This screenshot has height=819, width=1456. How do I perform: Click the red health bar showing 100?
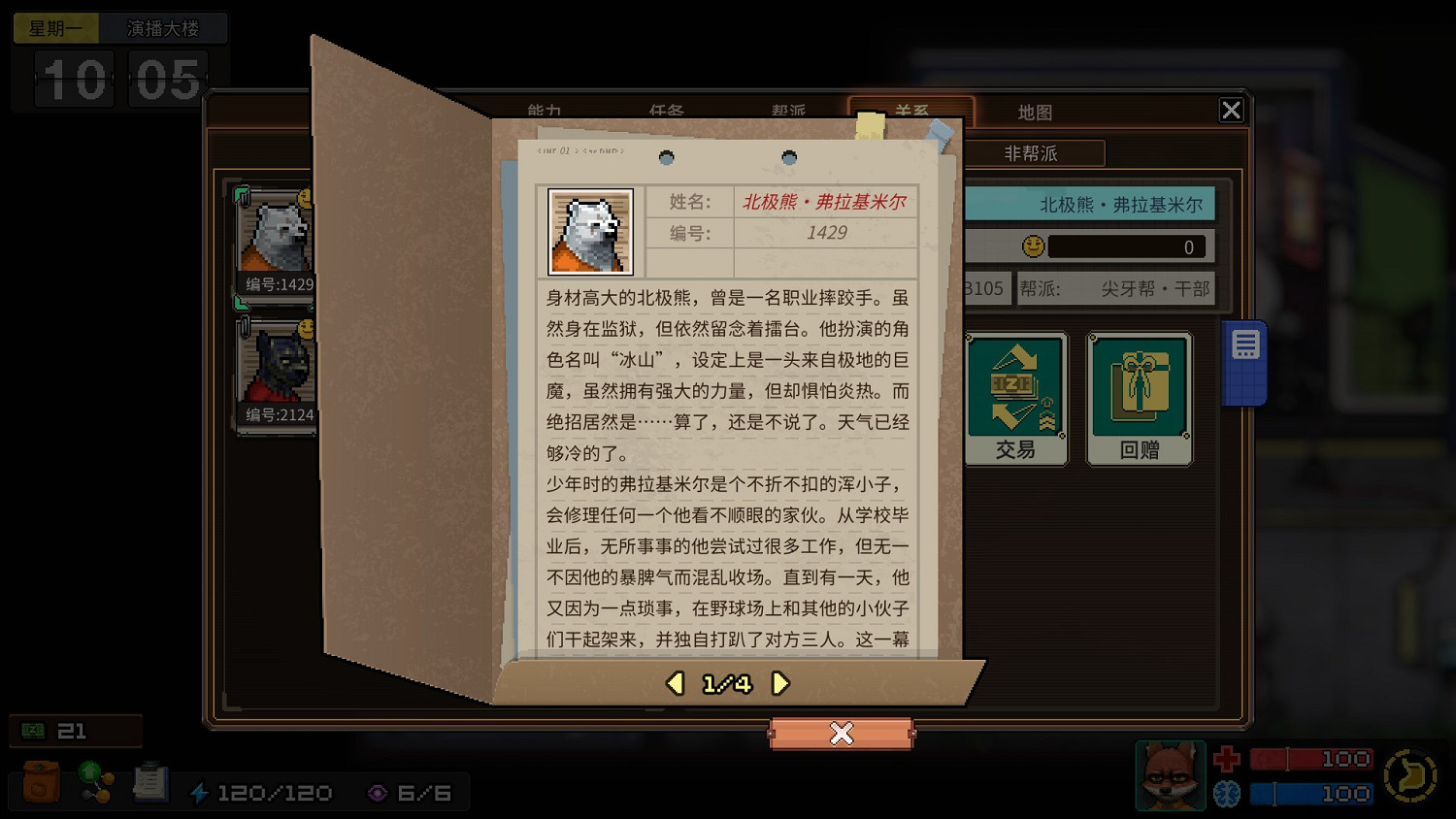(x=1312, y=758)
